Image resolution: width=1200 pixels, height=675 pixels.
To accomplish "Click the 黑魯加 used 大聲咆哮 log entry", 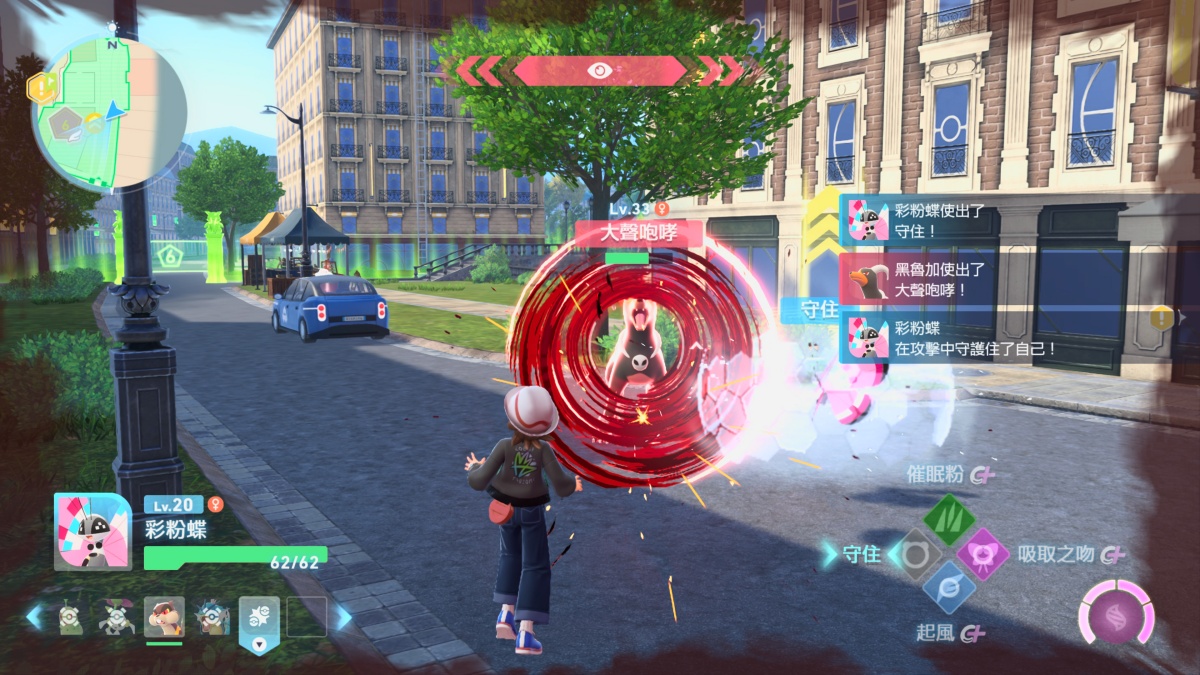I will coord(929,279).
